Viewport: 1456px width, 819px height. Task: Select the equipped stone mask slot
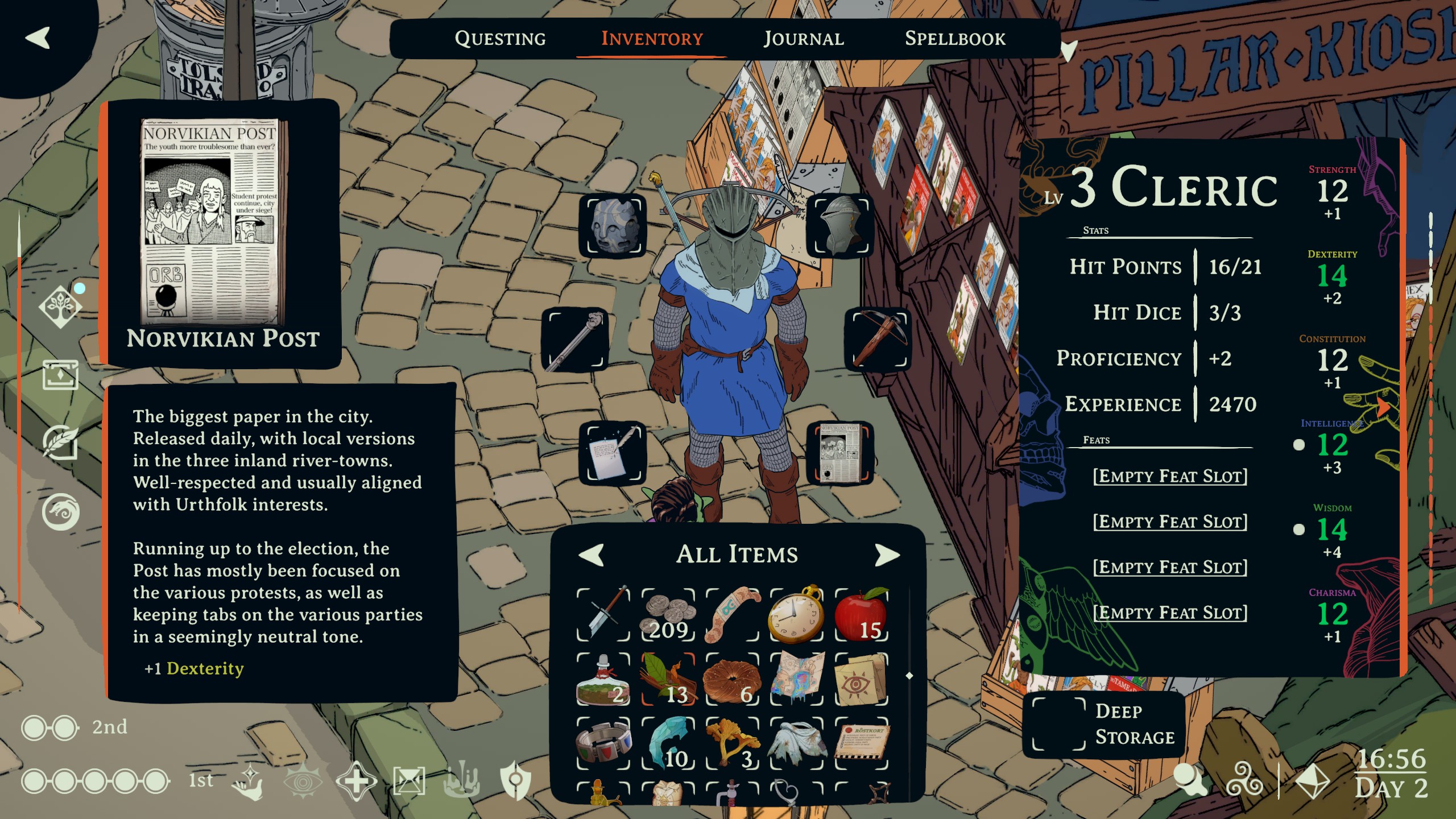click(x=613, y=226)
